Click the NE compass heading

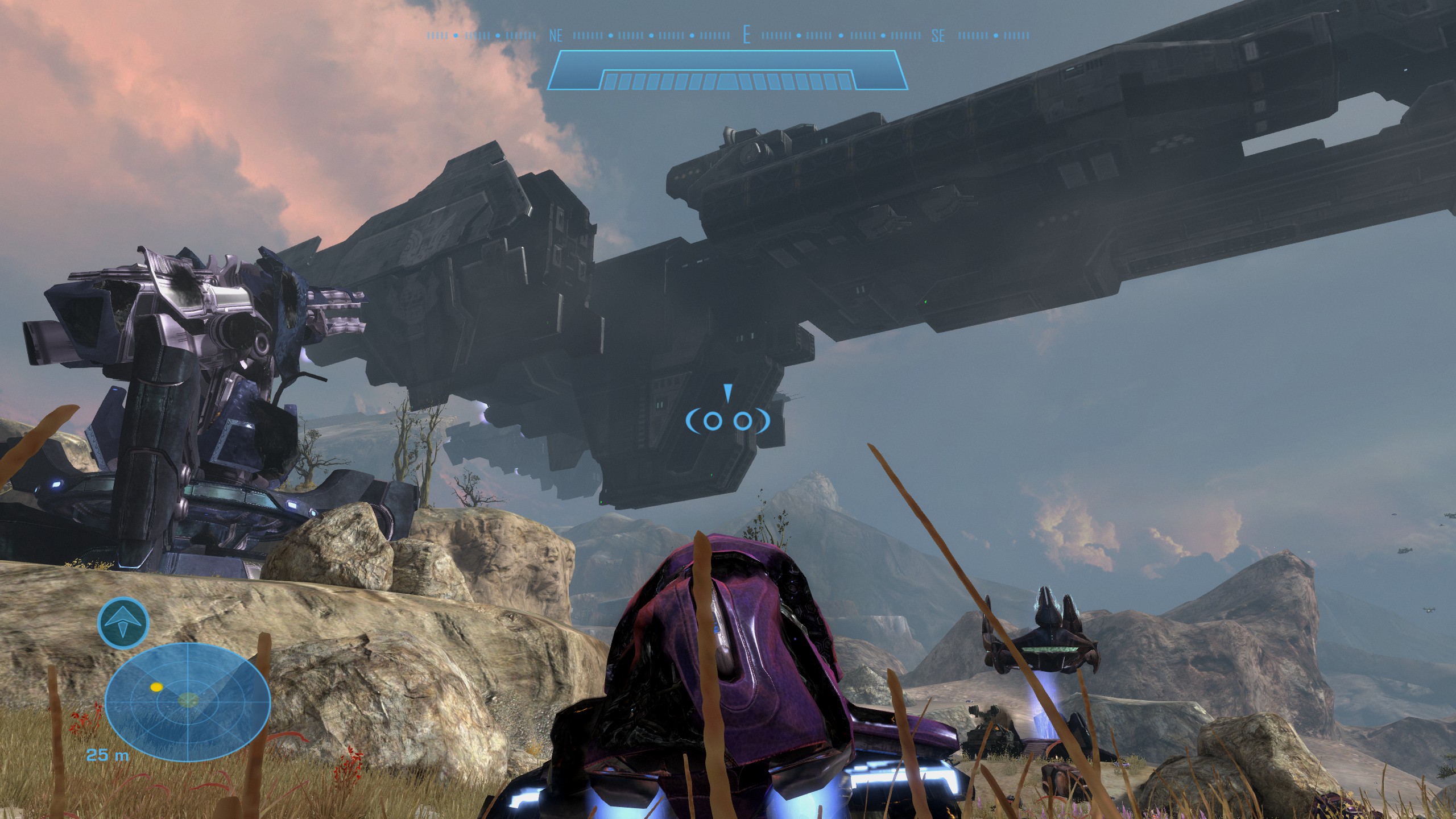coord(556,36)
